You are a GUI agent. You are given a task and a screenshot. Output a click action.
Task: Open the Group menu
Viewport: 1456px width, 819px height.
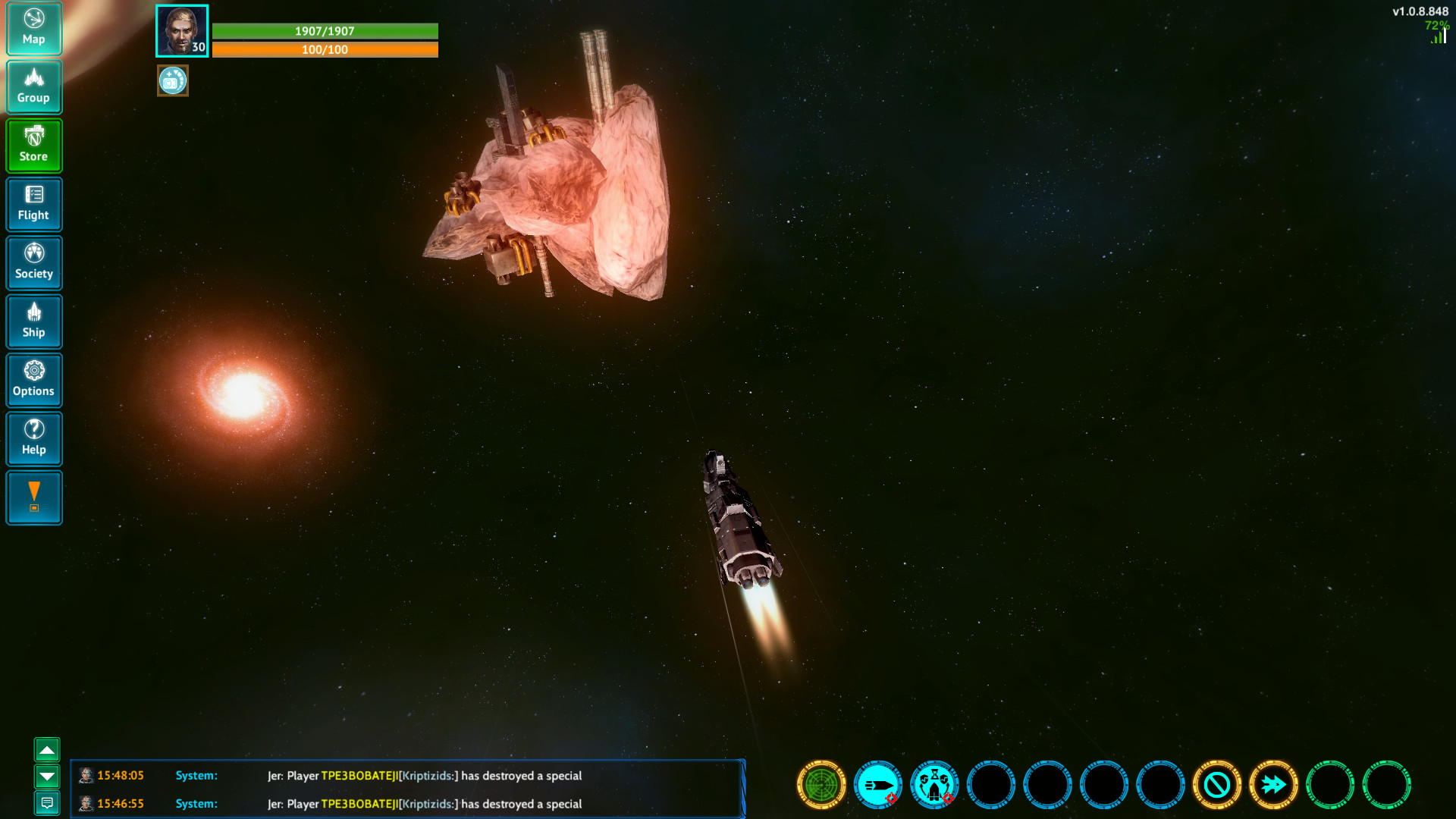coord(33,86)
